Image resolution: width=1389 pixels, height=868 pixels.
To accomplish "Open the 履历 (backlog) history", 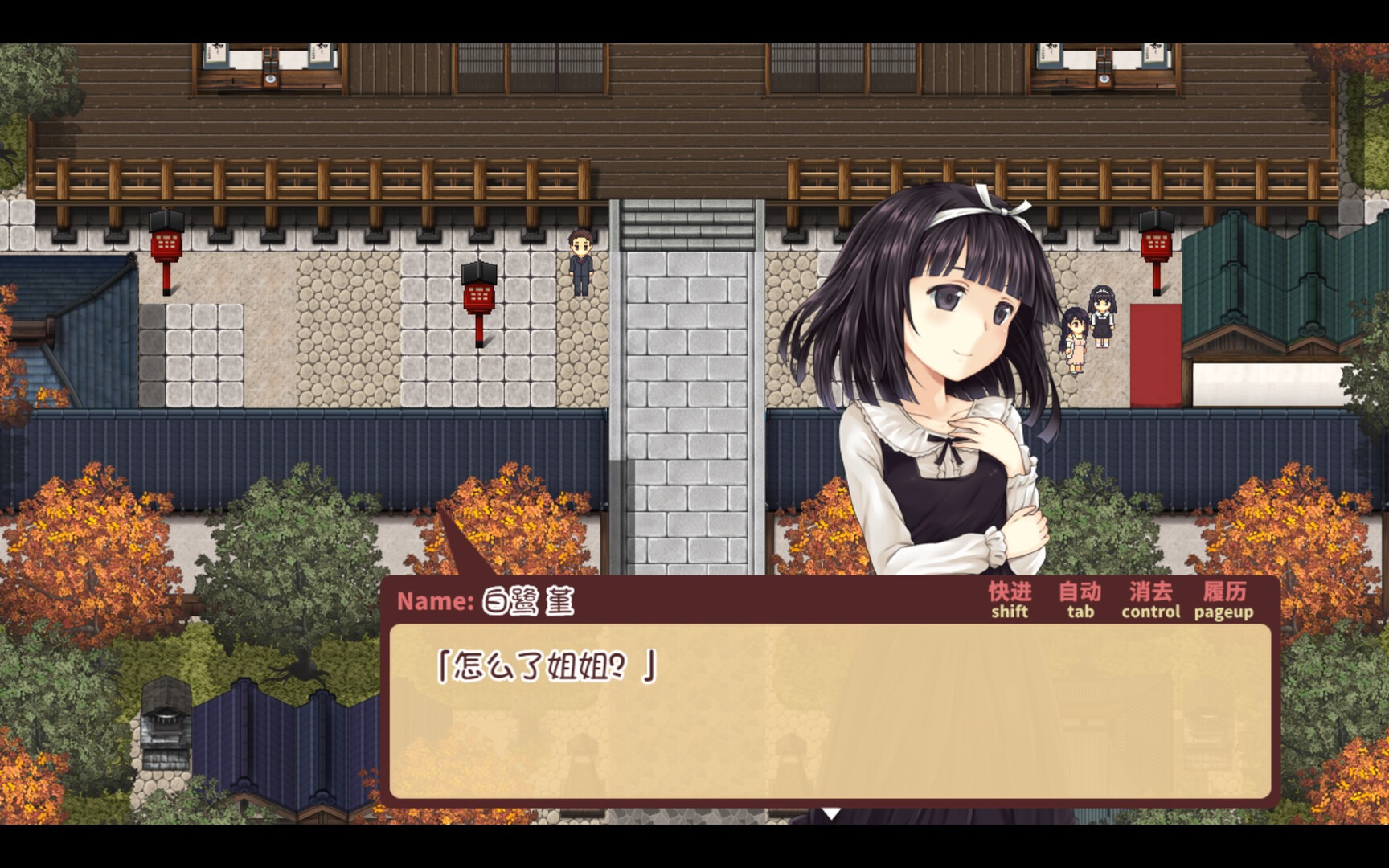I will click(1225, 596).
